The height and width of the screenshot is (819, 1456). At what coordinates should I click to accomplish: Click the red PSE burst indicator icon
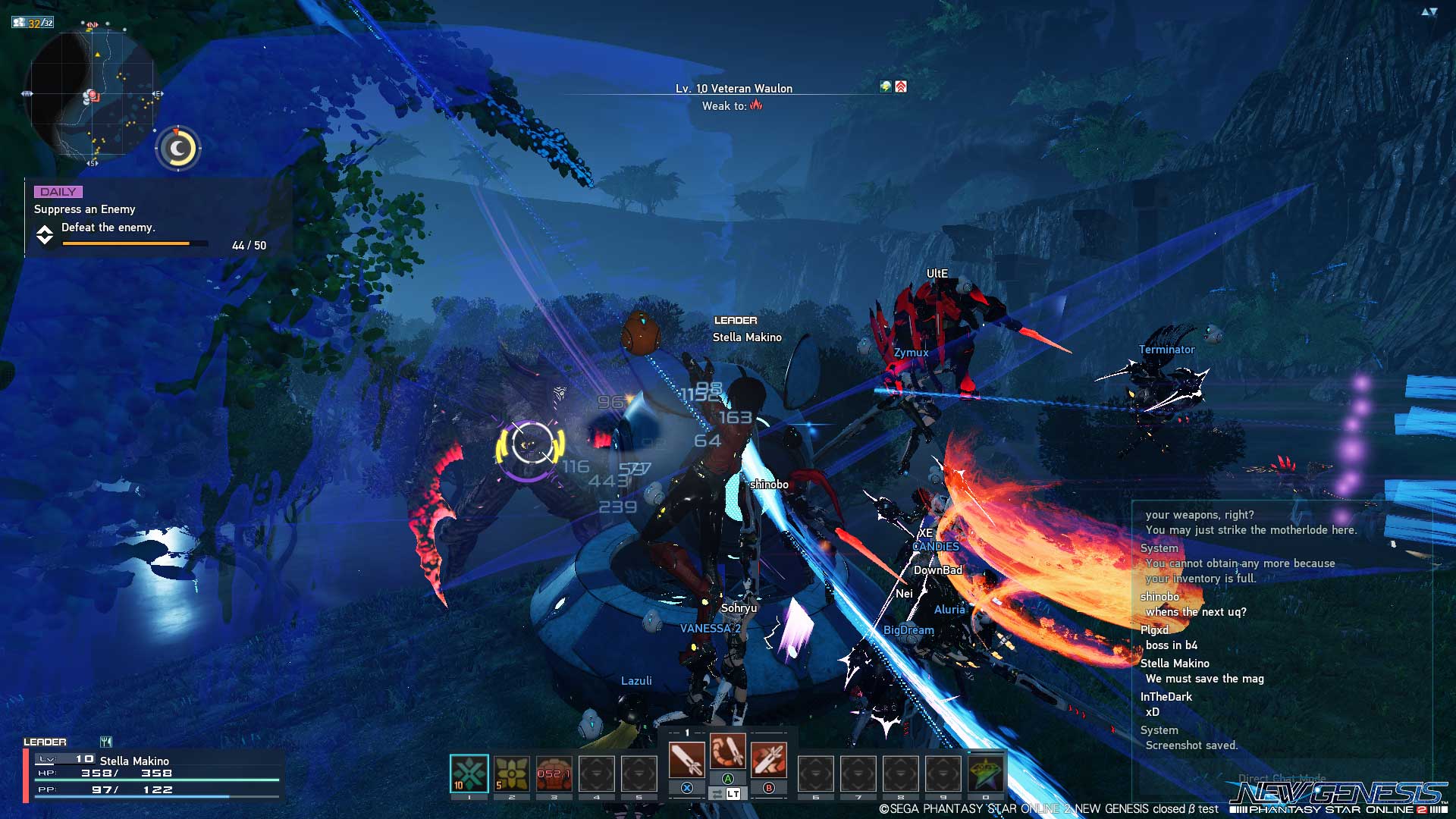pyautogui.click(x=901, y=86)
